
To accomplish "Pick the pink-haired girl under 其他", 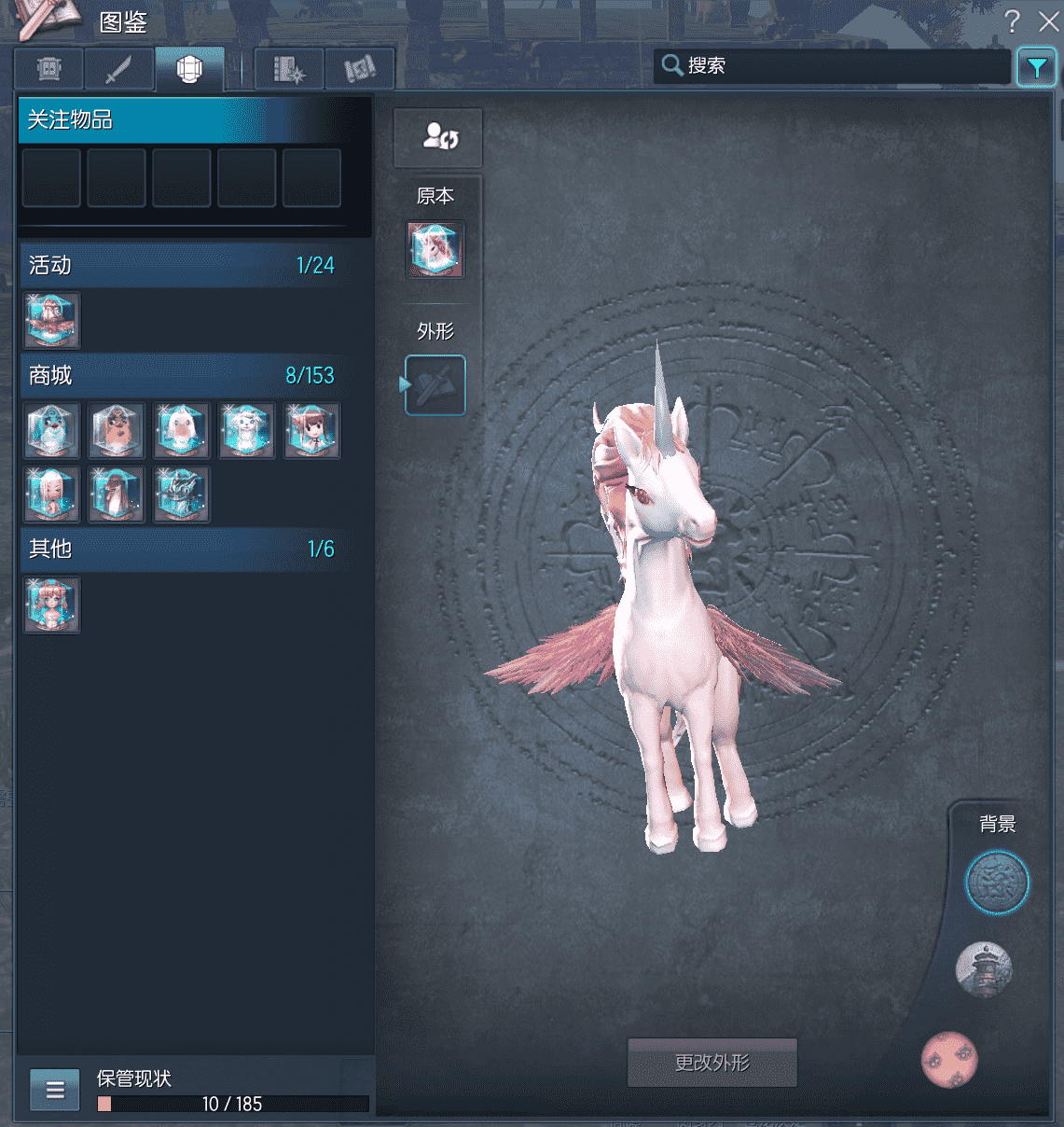I will 51,605.
